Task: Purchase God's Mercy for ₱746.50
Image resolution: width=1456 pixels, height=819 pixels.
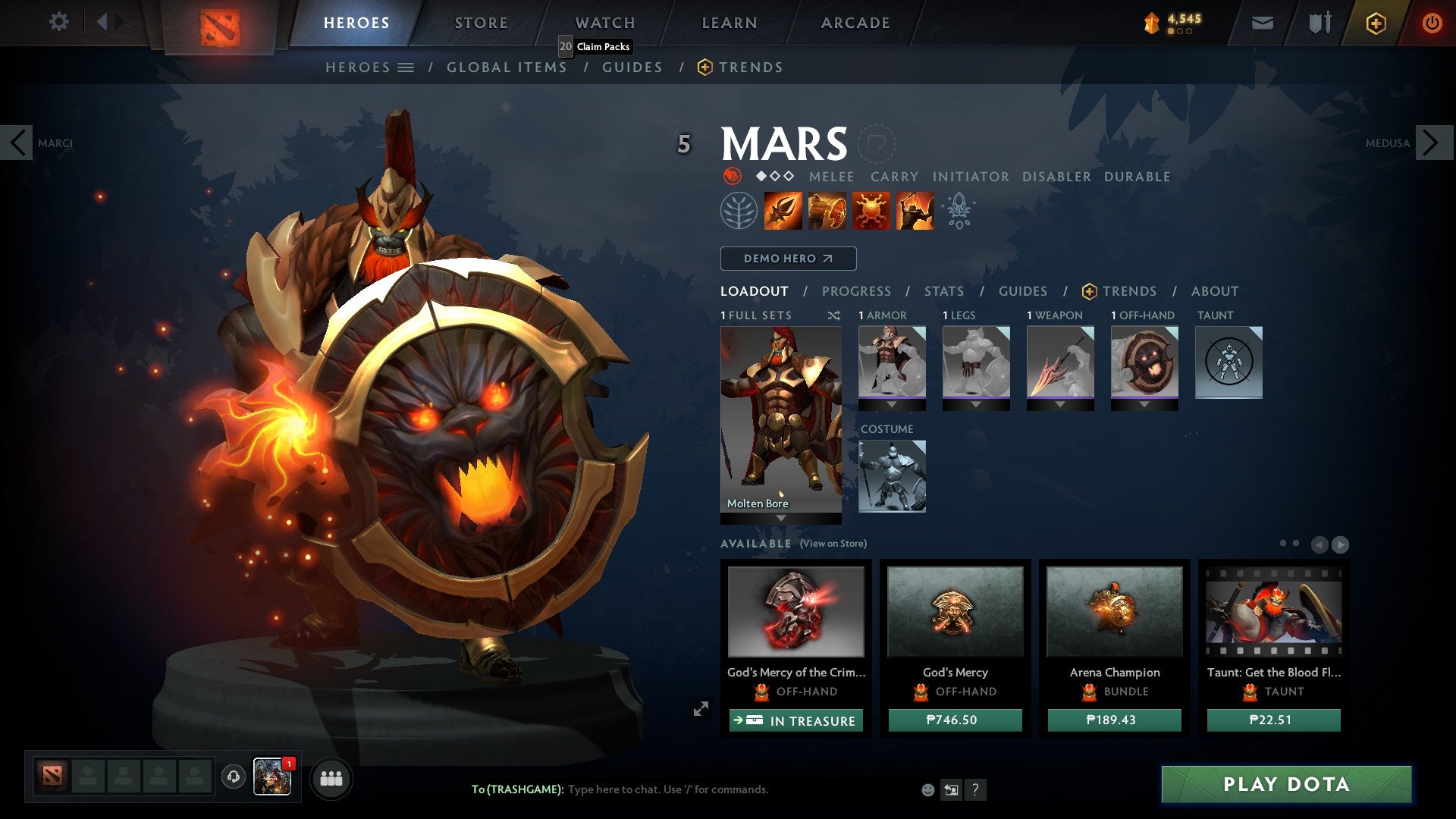Action: tap(955, 720)
